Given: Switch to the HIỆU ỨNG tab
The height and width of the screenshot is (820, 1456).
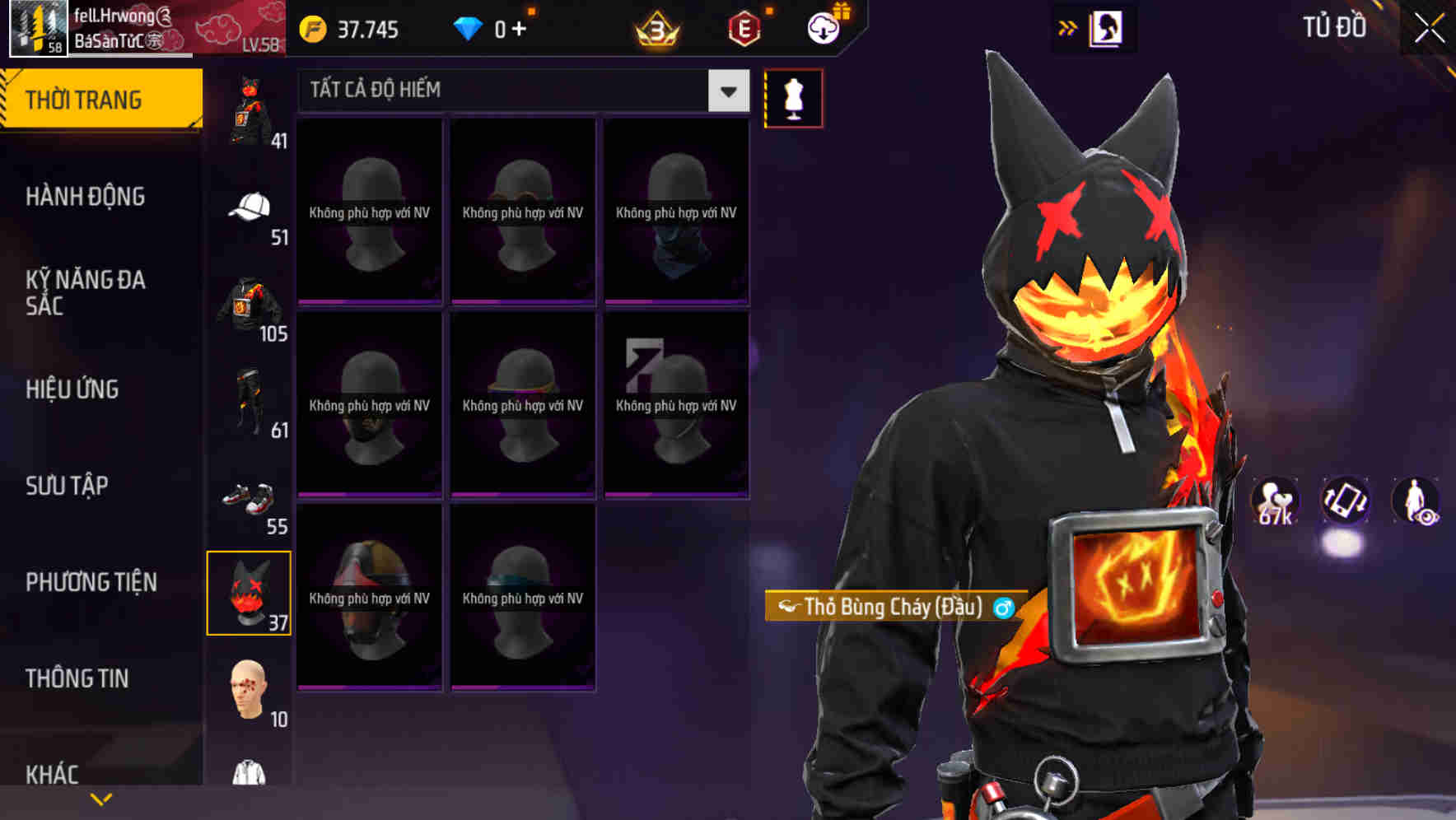Looking at the screenshot, I should tap(72, 389).
